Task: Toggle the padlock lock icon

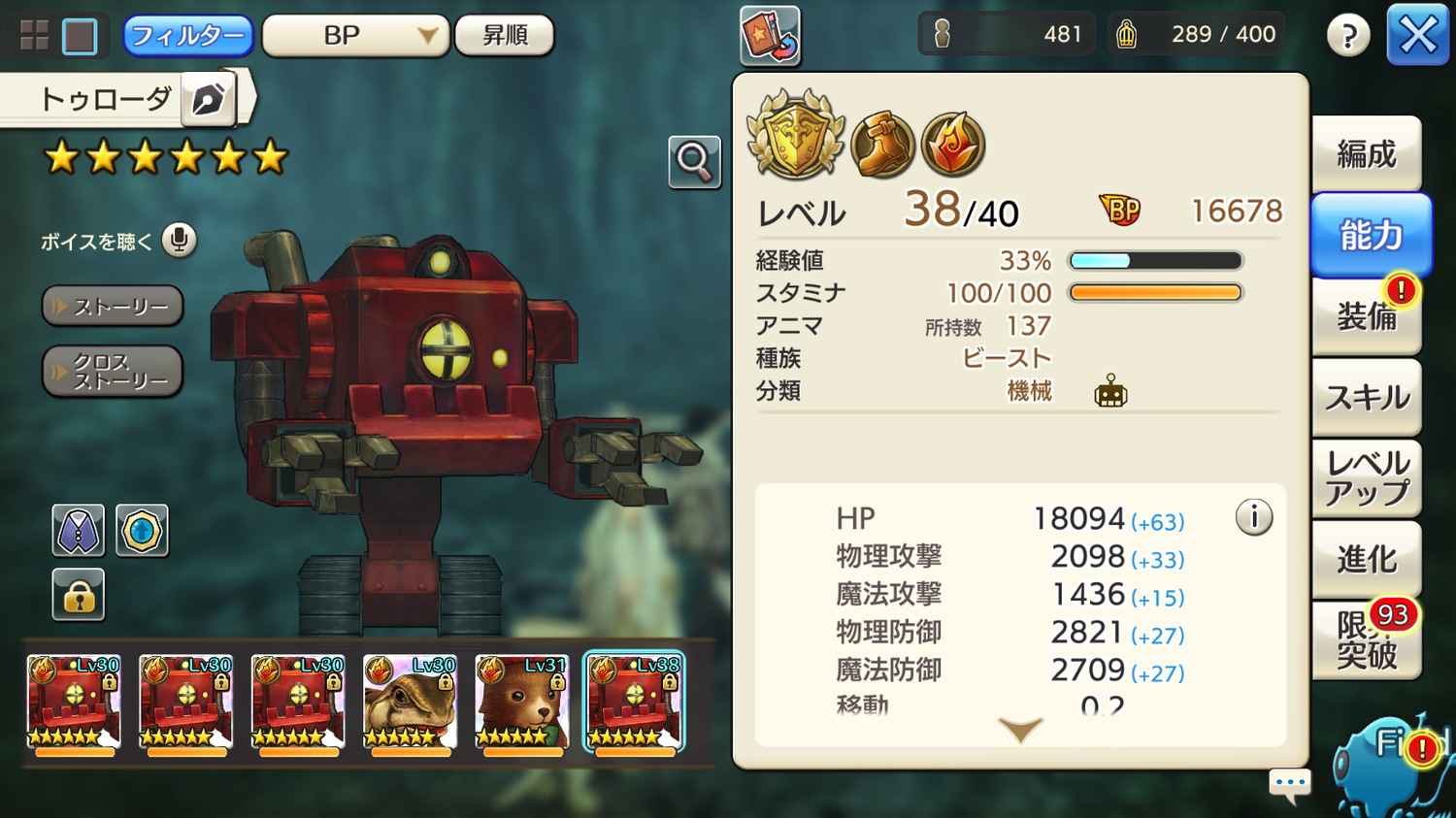Action: pyautogui.click(x=79, y=594)
